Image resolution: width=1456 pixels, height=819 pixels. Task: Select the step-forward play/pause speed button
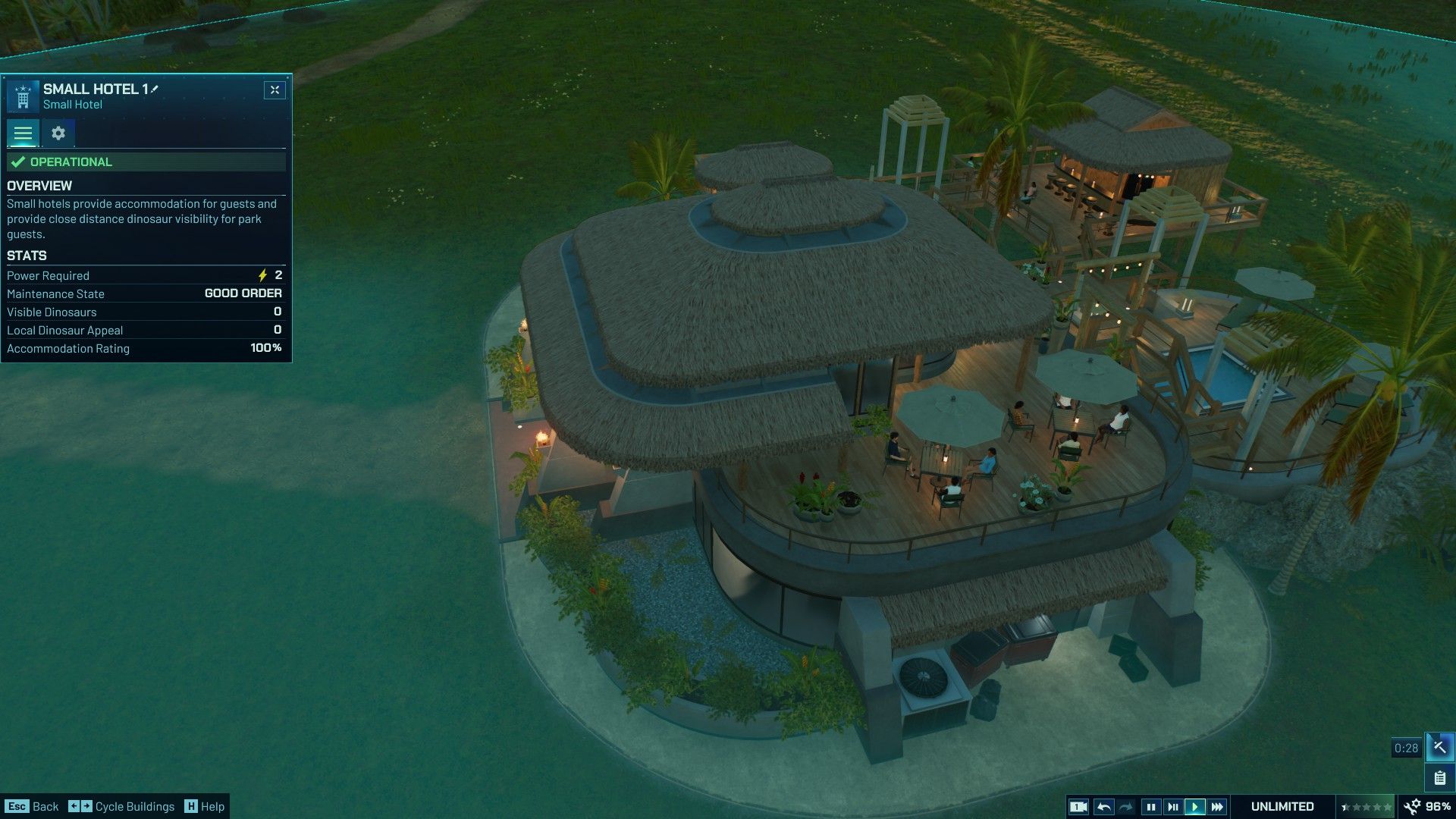point(1172,807)
